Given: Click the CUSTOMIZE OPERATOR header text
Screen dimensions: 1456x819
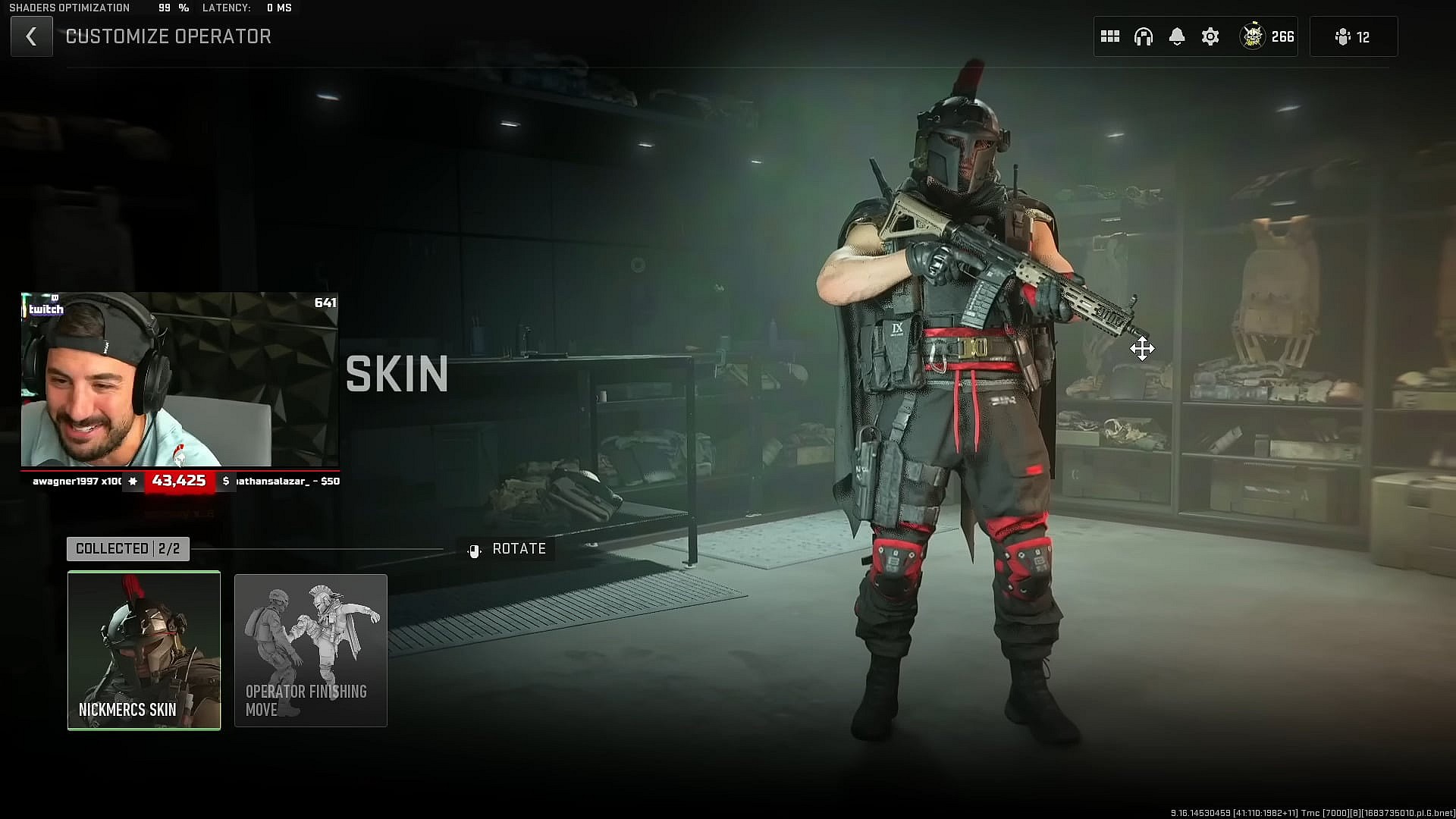Looking at the screenshot, I should [168, 36].
